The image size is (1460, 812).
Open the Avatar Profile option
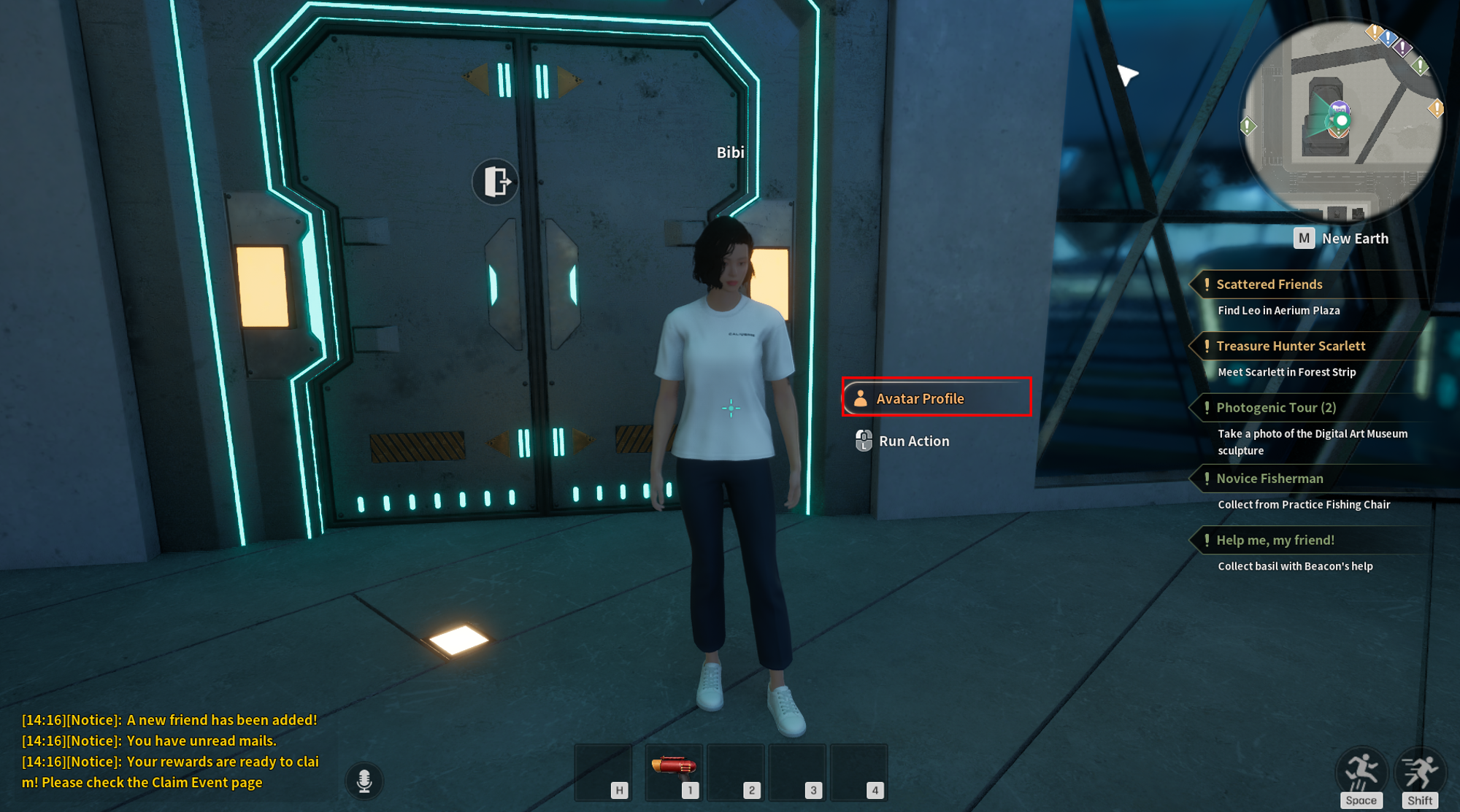tap(936, 398)
